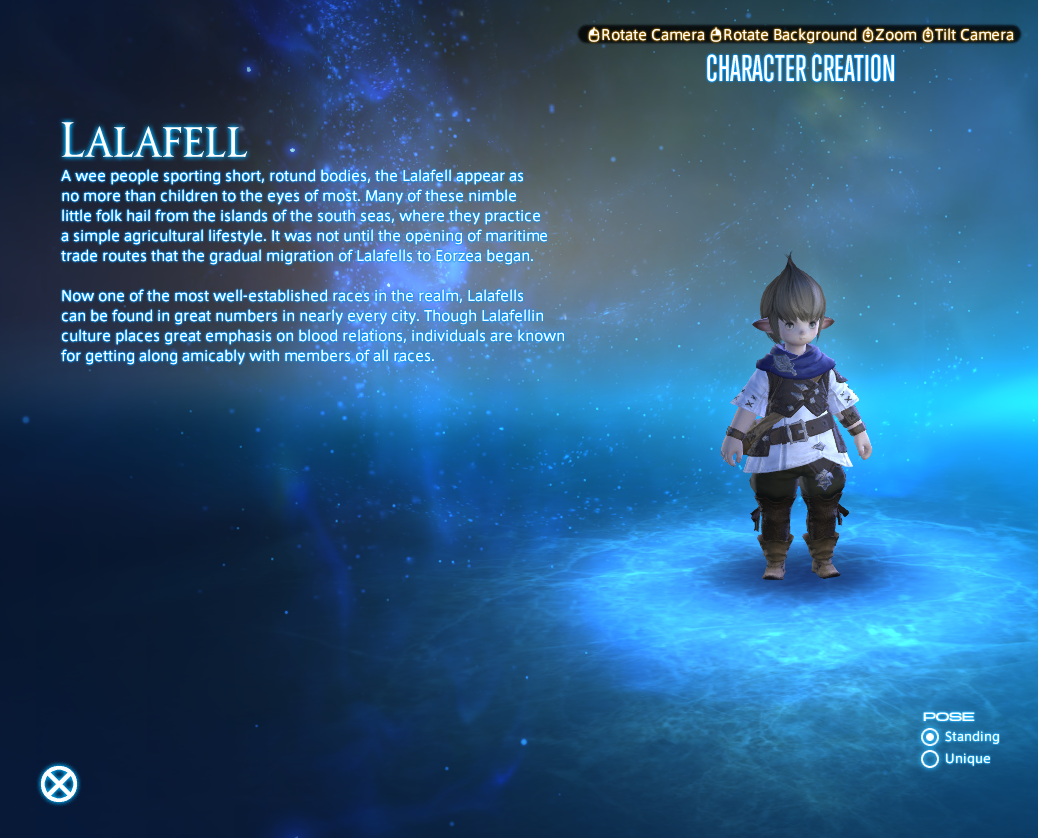Choose the Unique pose option
The height and width of the screenshot is (838, 1038).
930,759
